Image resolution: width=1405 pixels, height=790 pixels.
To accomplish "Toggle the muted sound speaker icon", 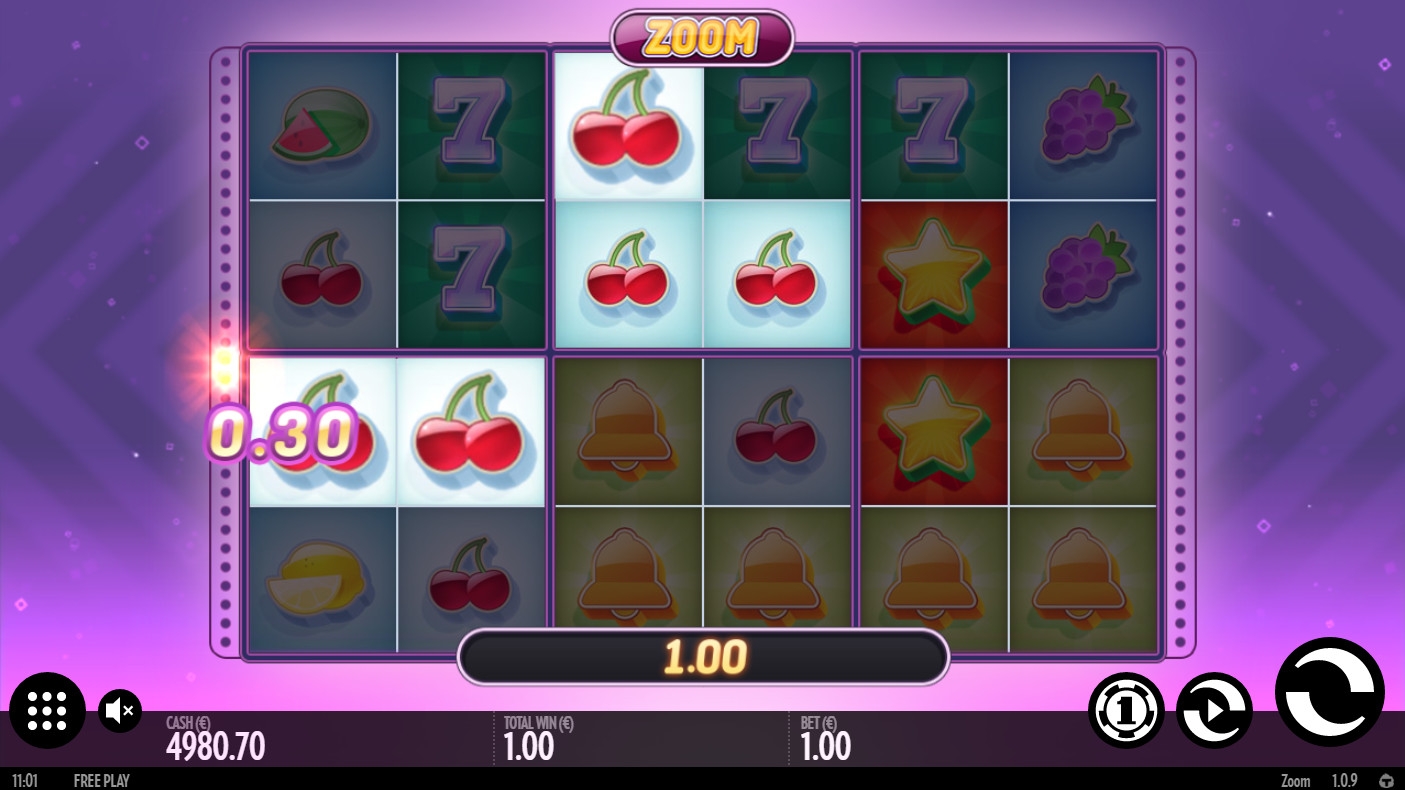I will point(120,710).
